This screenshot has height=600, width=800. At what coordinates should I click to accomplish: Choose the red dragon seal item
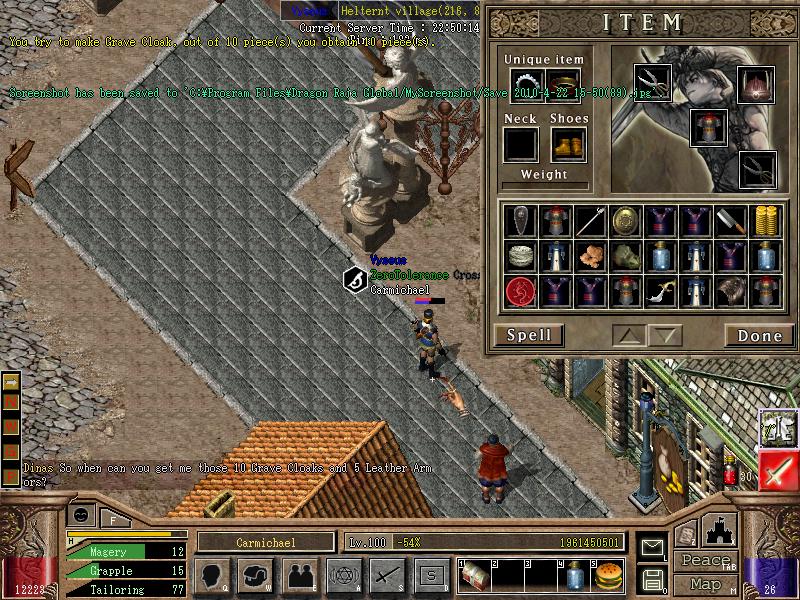coord(520,291)
